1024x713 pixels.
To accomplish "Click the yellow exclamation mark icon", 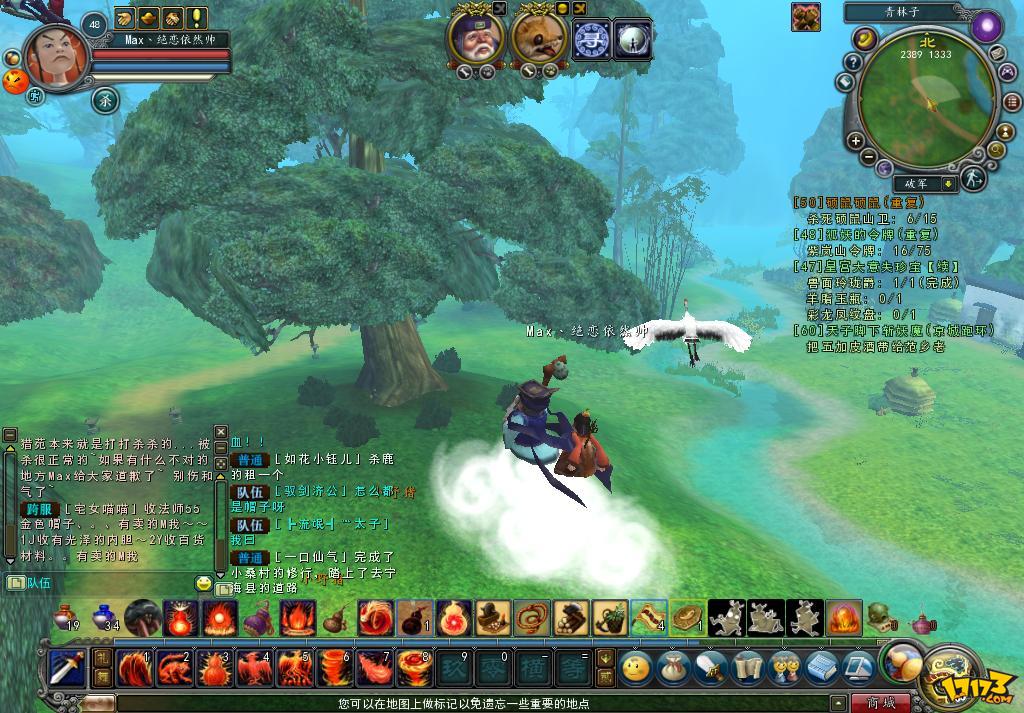I will [197, 17].
